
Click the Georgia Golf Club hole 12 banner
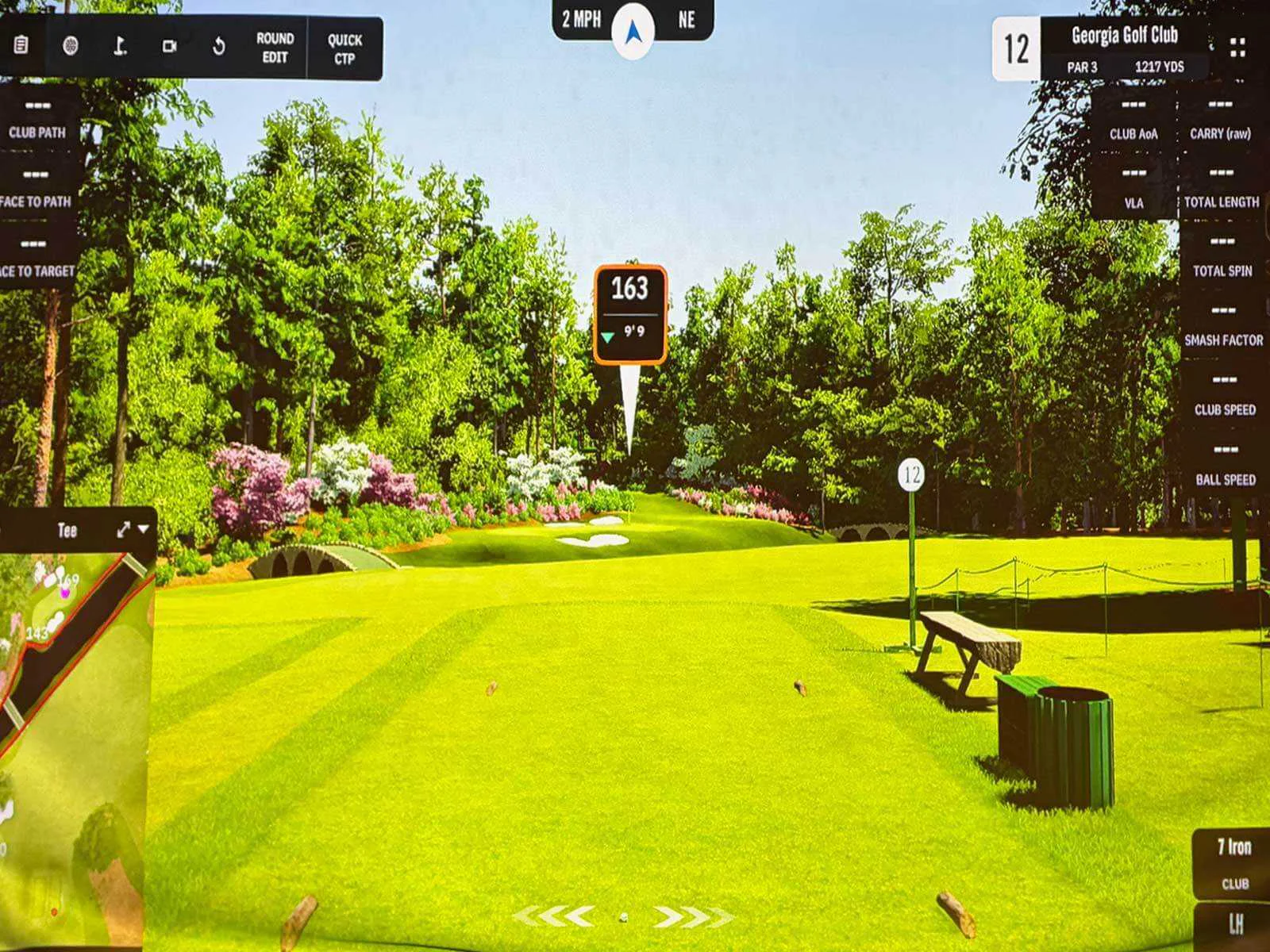pyautogui.click(x=1126, y=48)
